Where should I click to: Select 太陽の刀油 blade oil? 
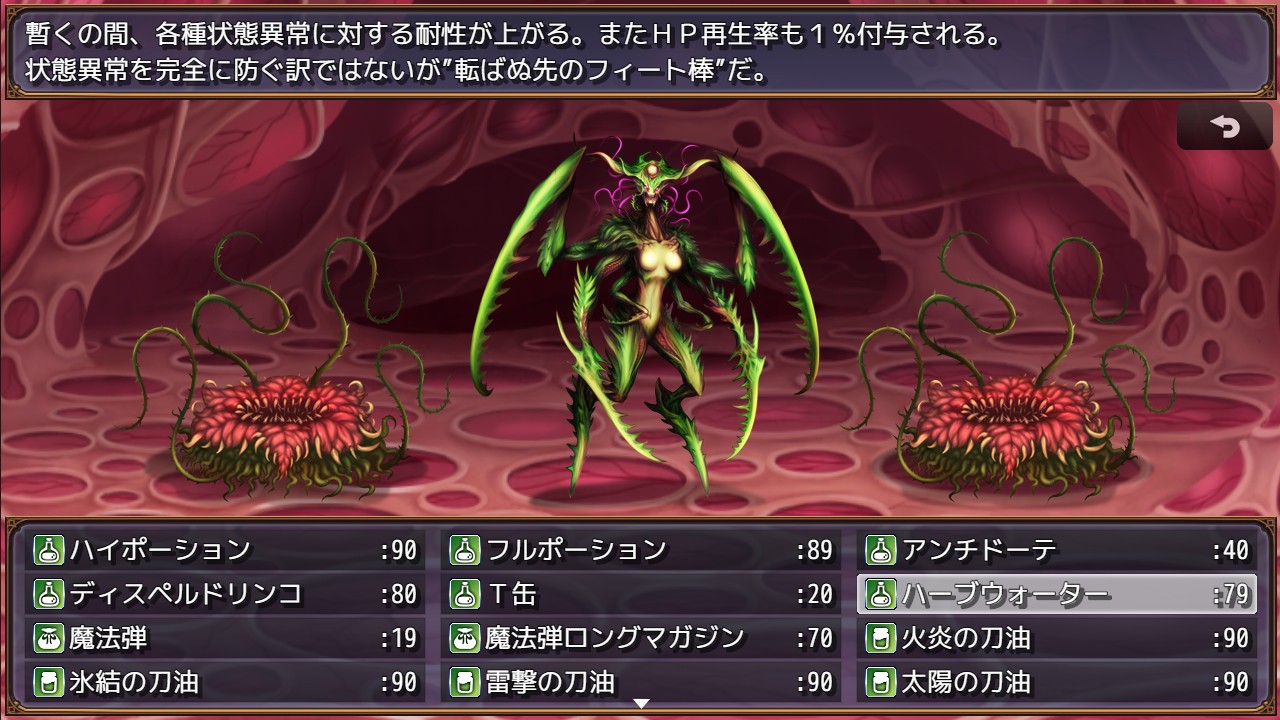click(x=1057, y=682)
